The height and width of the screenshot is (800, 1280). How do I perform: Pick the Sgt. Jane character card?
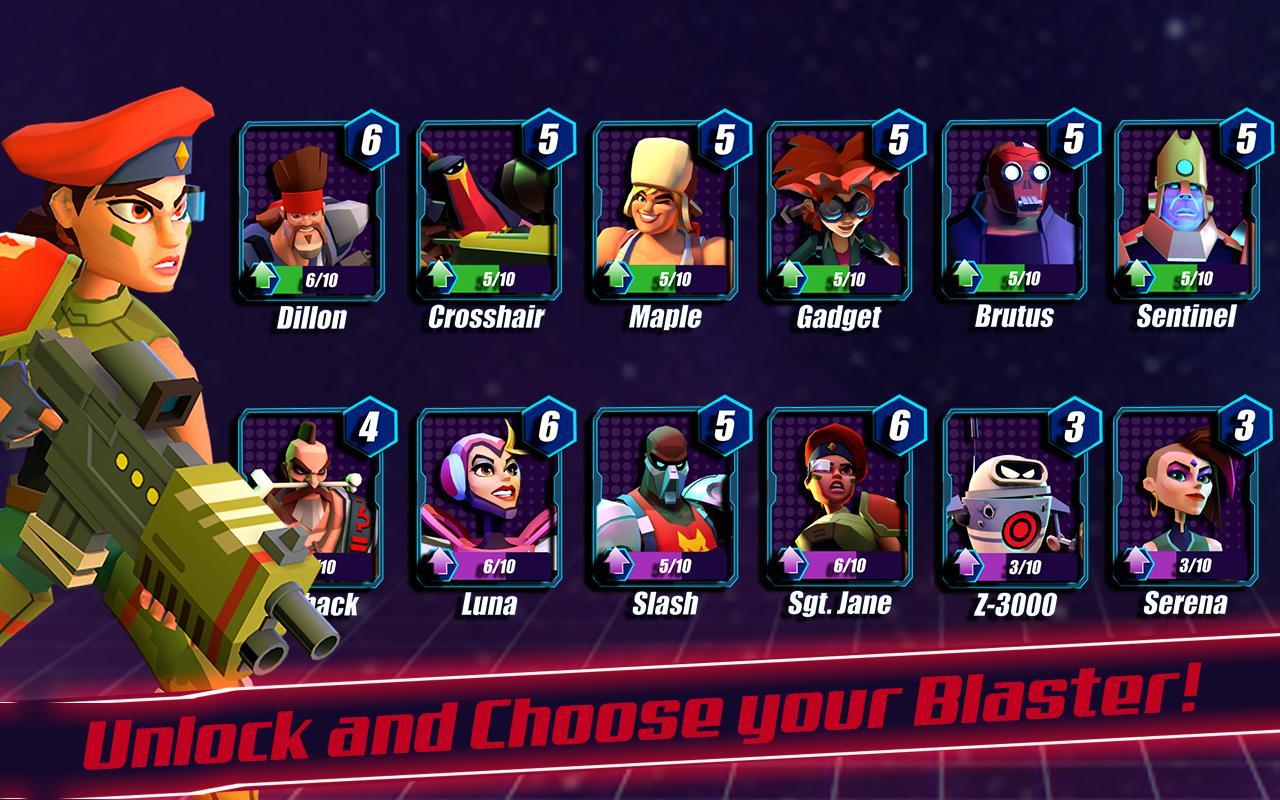(x=839, y=500)
